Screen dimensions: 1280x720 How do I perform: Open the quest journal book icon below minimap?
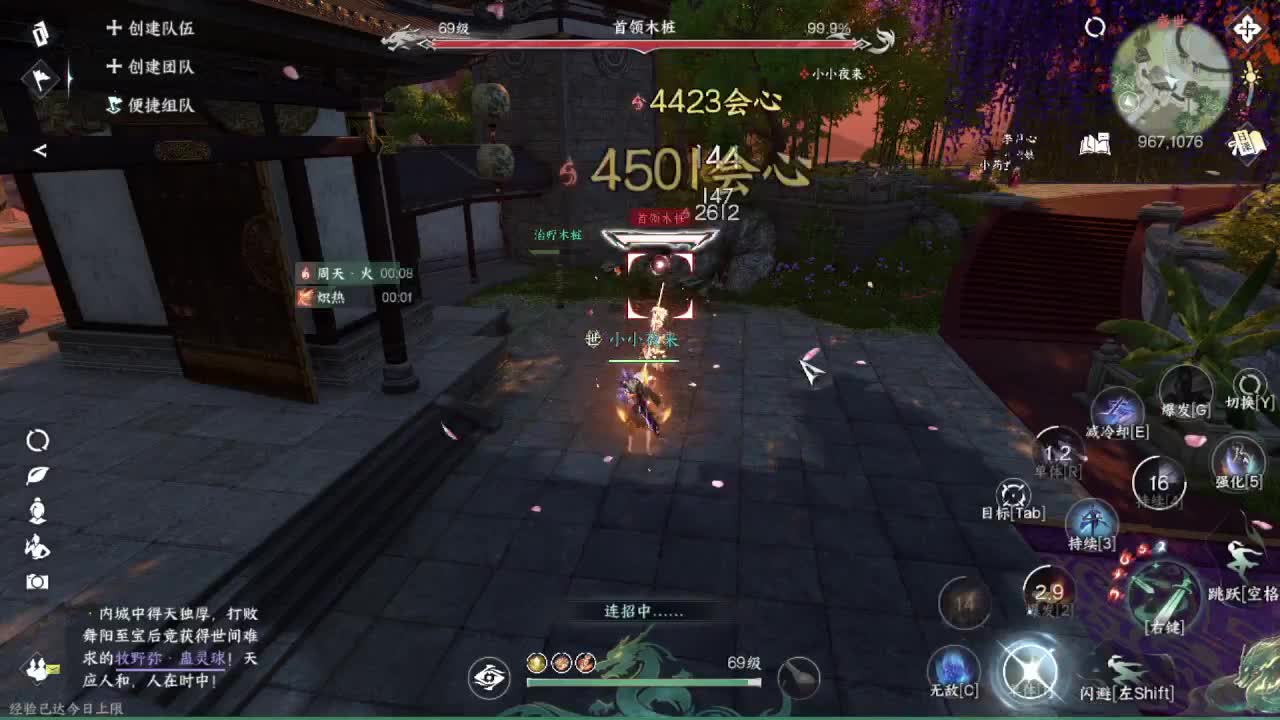click(1094, 144)
